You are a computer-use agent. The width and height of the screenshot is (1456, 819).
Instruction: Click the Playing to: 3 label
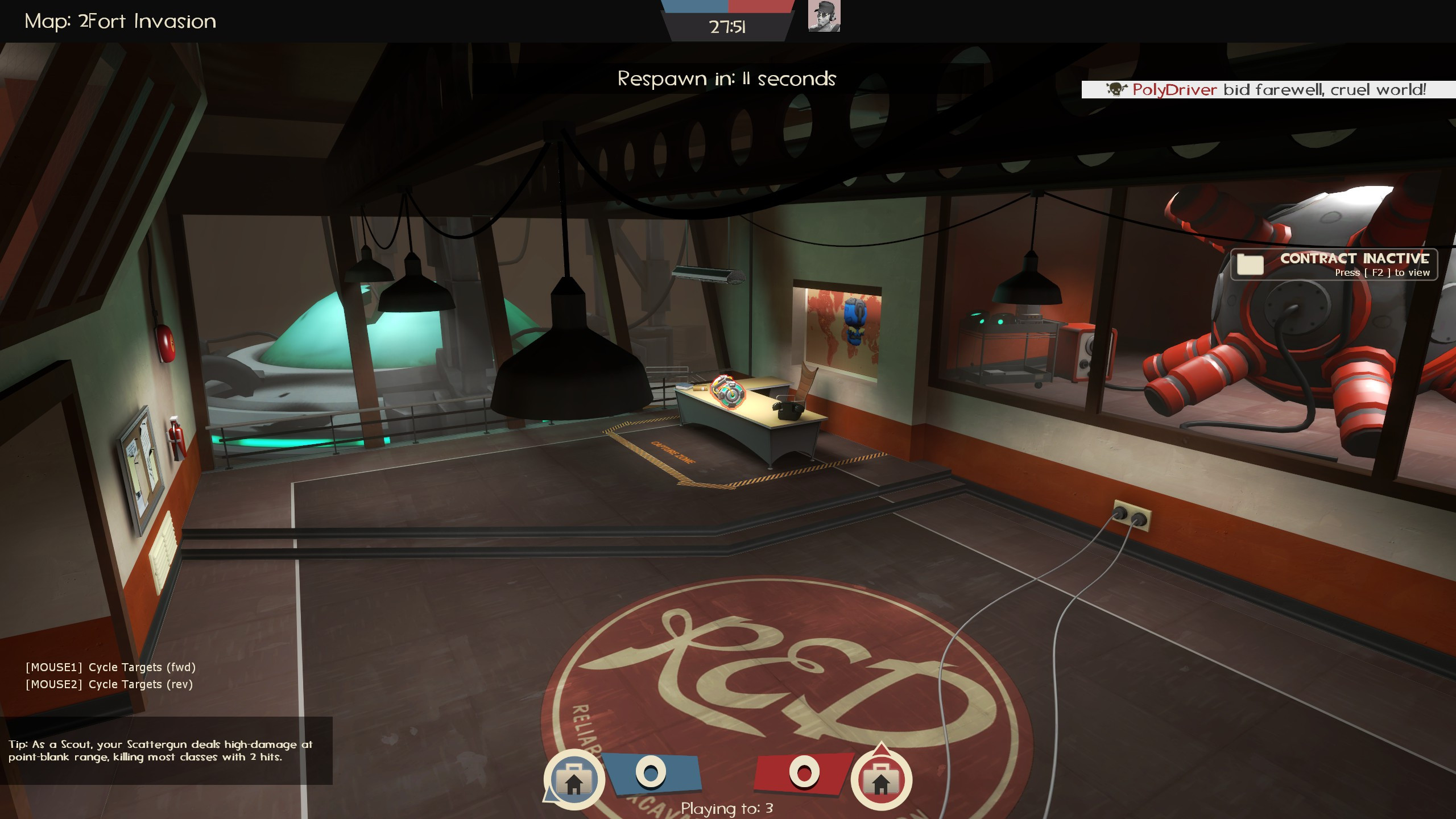pyautogui.click(x=728, y=807)
